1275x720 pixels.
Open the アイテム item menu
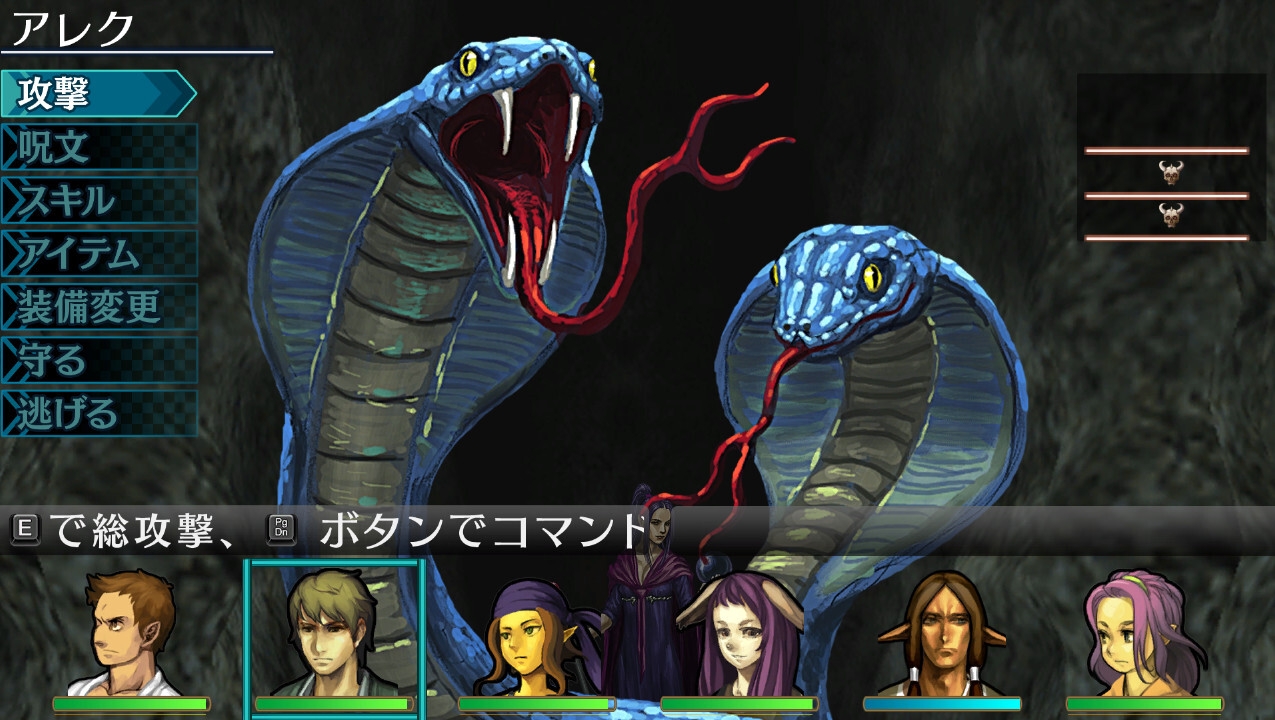pos(97,254)
